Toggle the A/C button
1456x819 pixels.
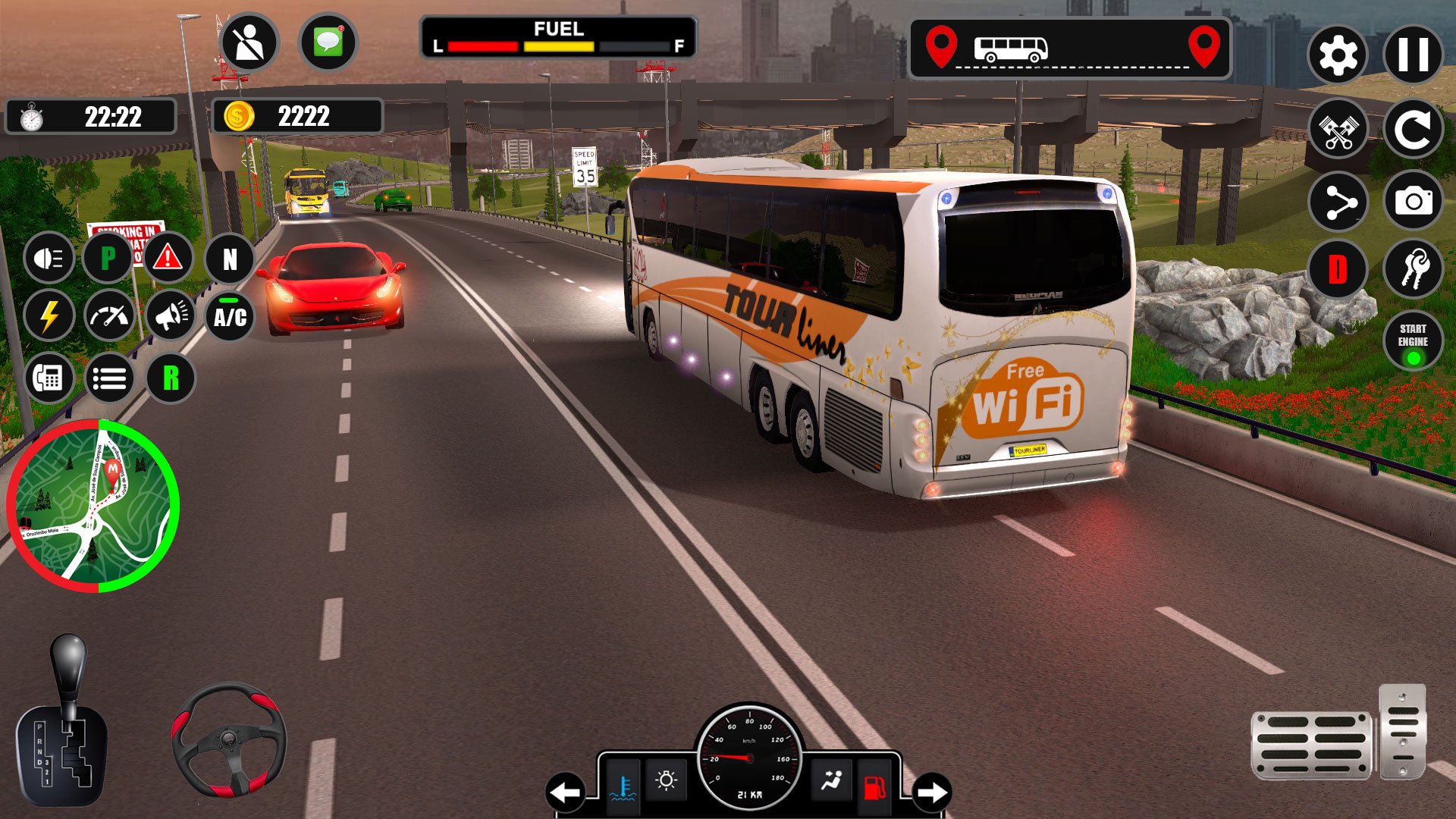click(x=230, y=316)
